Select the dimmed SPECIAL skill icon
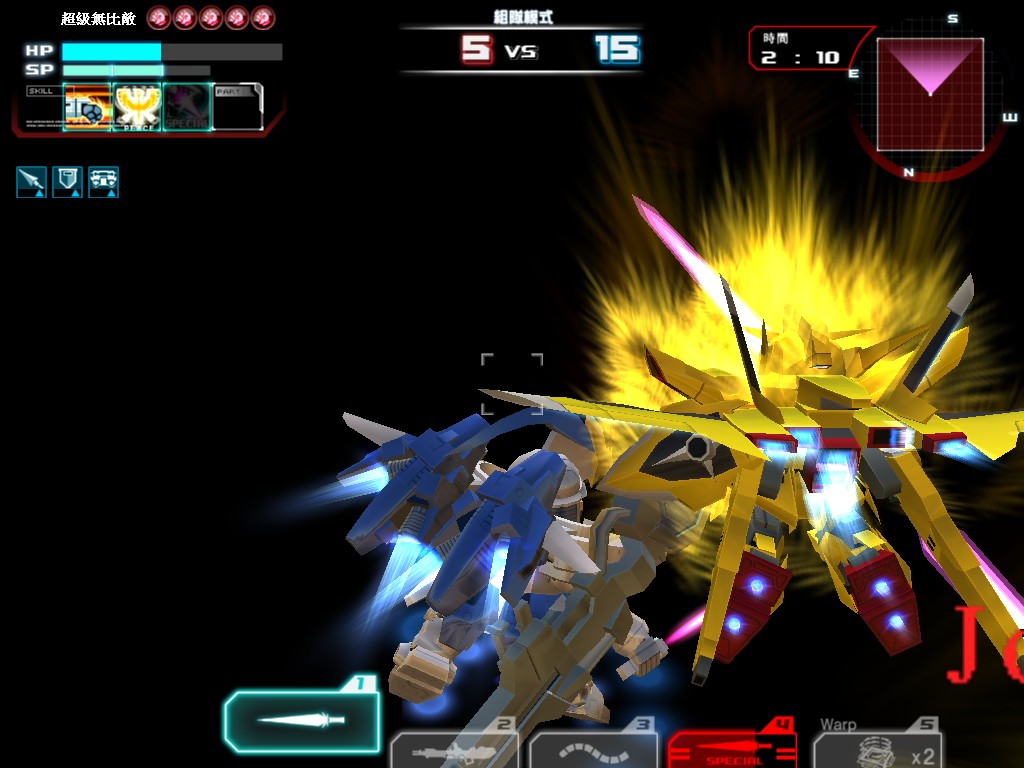Screen dimensions: 1024x768 pos(187,107)
